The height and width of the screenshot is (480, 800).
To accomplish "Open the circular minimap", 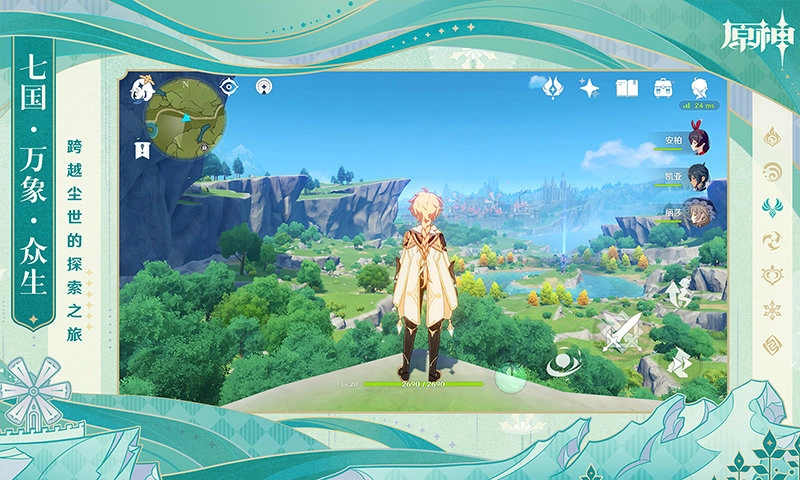I will [x=185, y=117].
